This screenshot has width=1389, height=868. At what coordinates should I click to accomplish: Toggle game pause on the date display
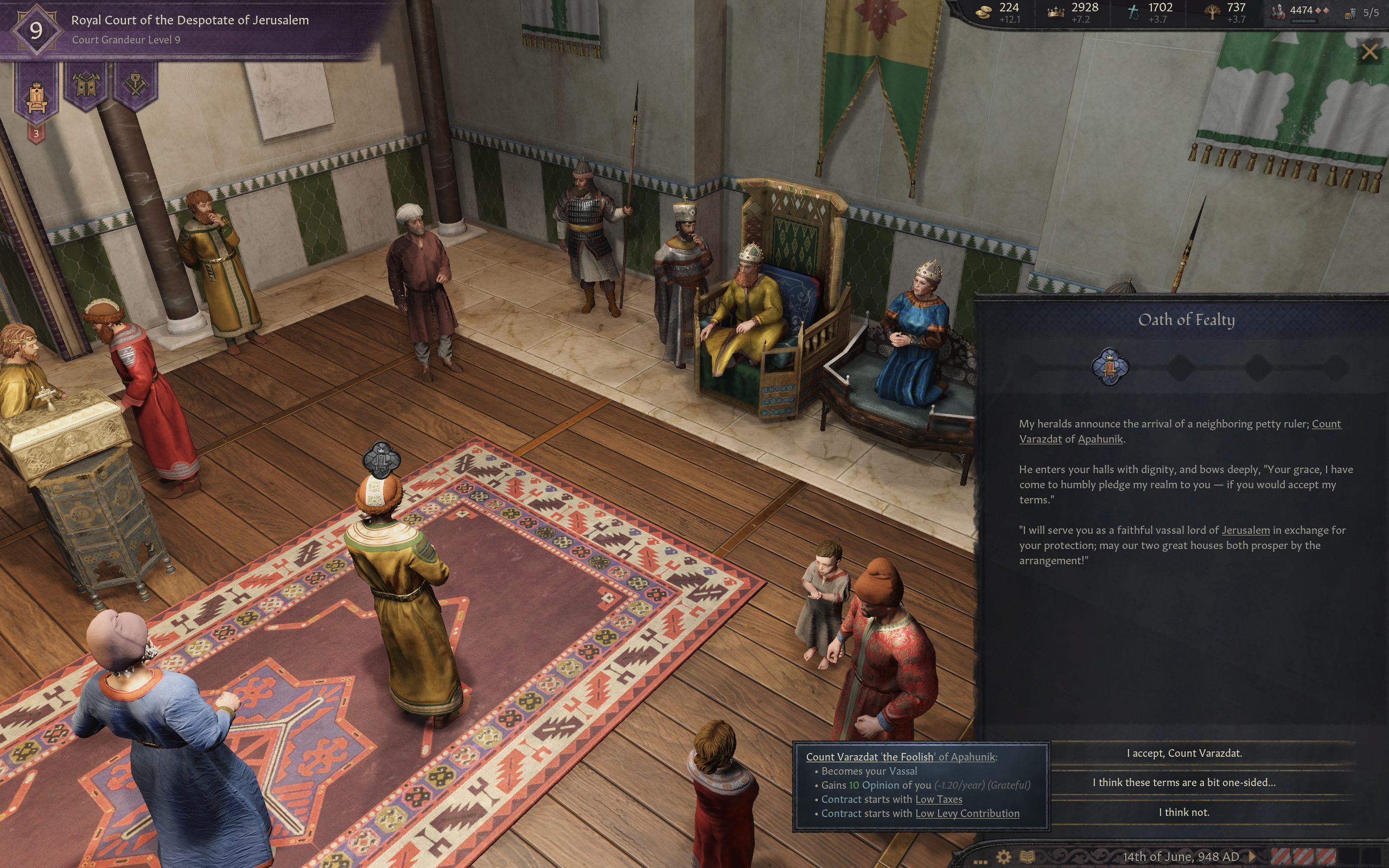(1181, 857)
